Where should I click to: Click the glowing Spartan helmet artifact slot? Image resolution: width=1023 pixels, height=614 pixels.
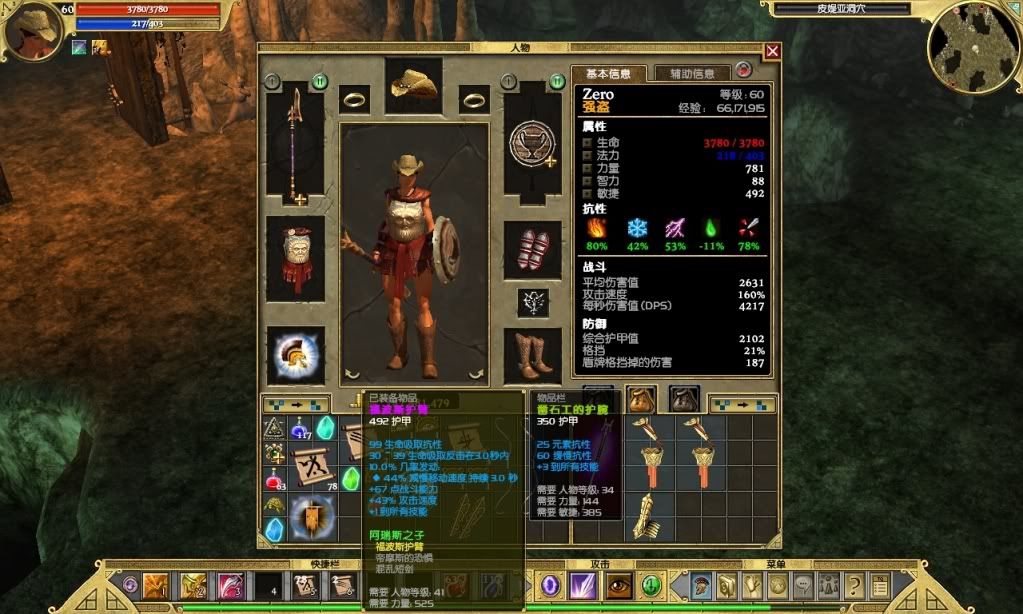click(x=295, y=356)
